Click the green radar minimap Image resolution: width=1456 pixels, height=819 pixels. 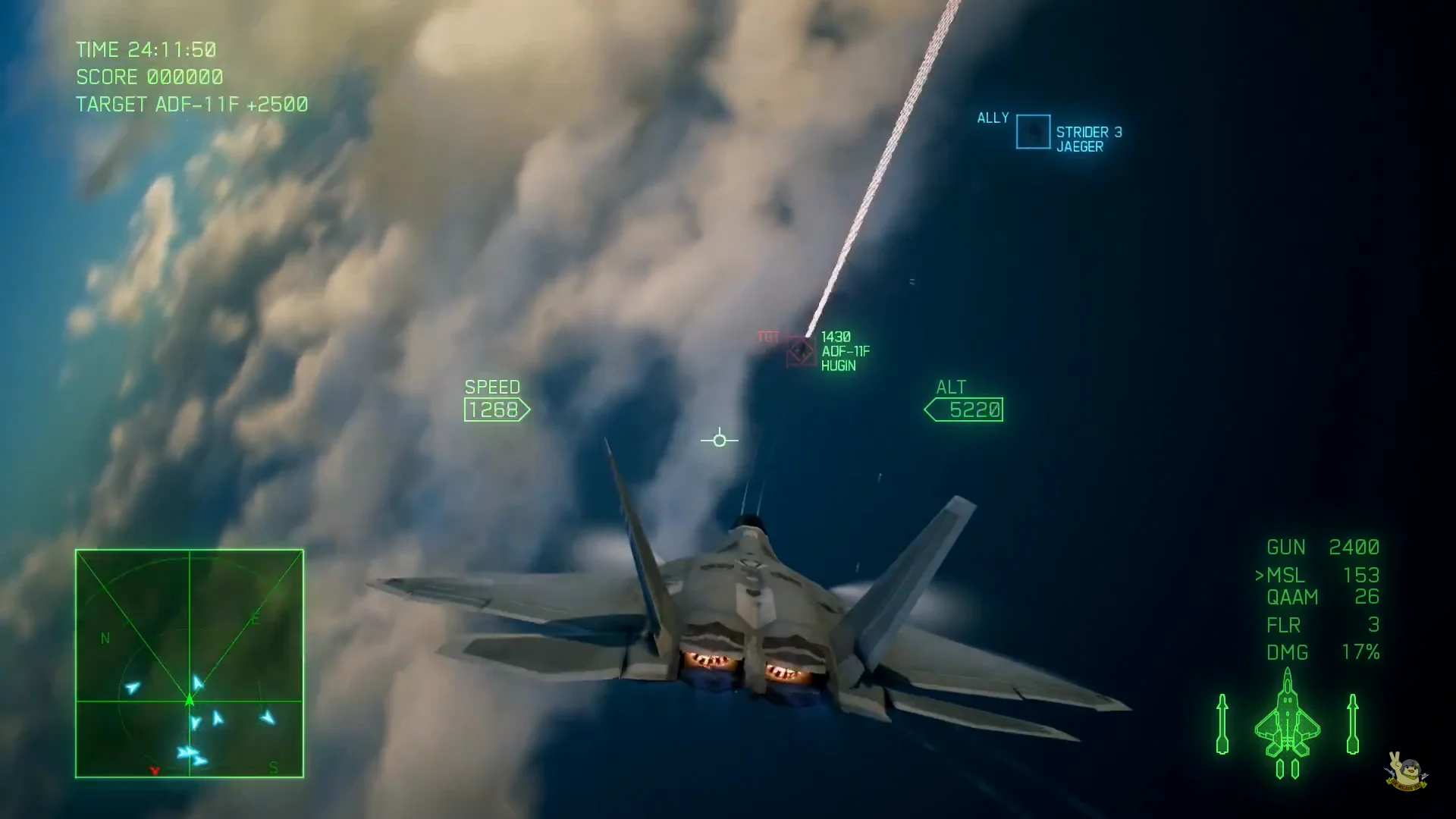click(190, 664)
